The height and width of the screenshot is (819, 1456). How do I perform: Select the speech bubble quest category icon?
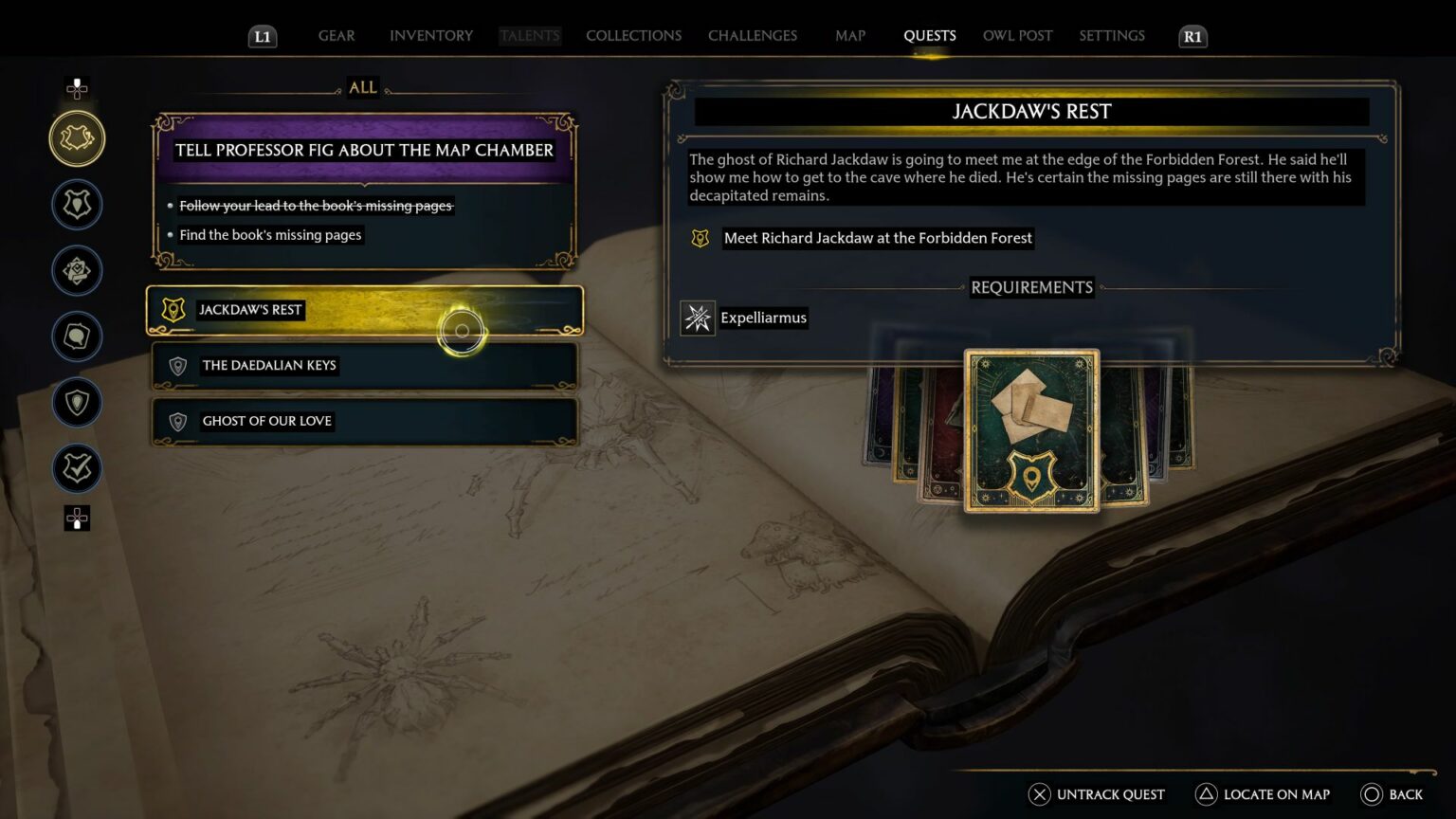point(77,337)
